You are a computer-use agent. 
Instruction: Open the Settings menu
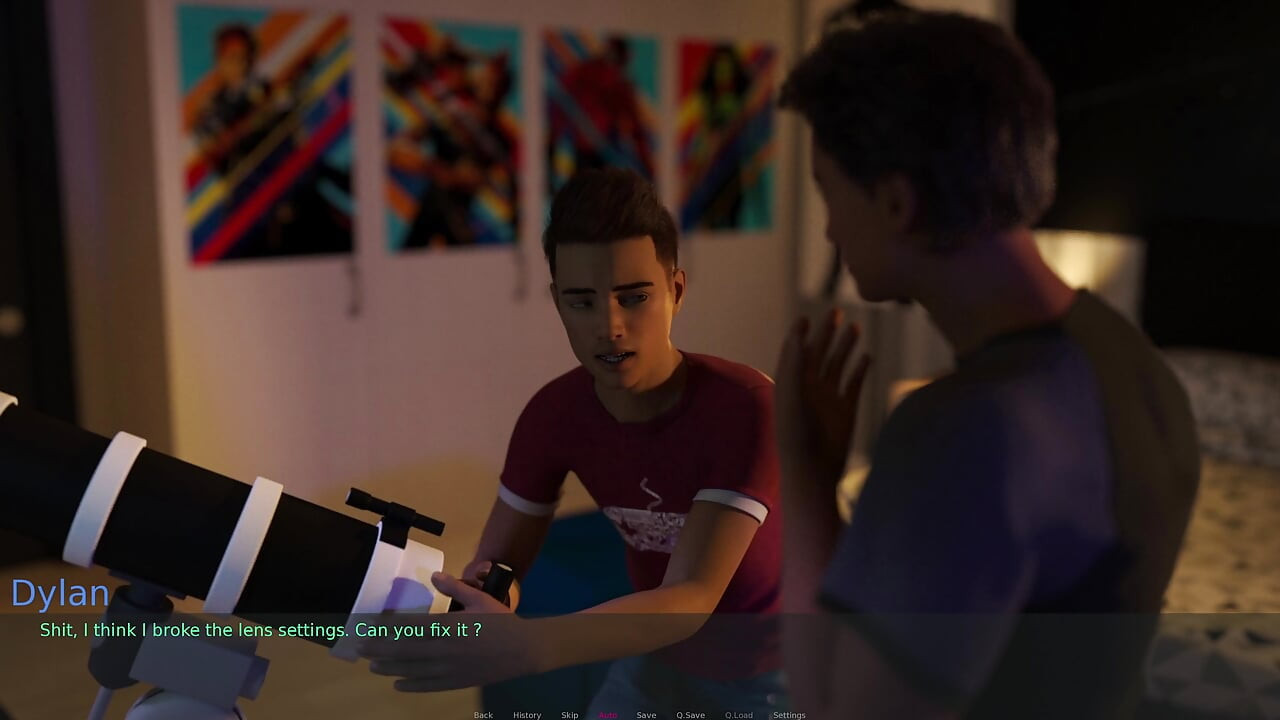(x=789, y=715)
